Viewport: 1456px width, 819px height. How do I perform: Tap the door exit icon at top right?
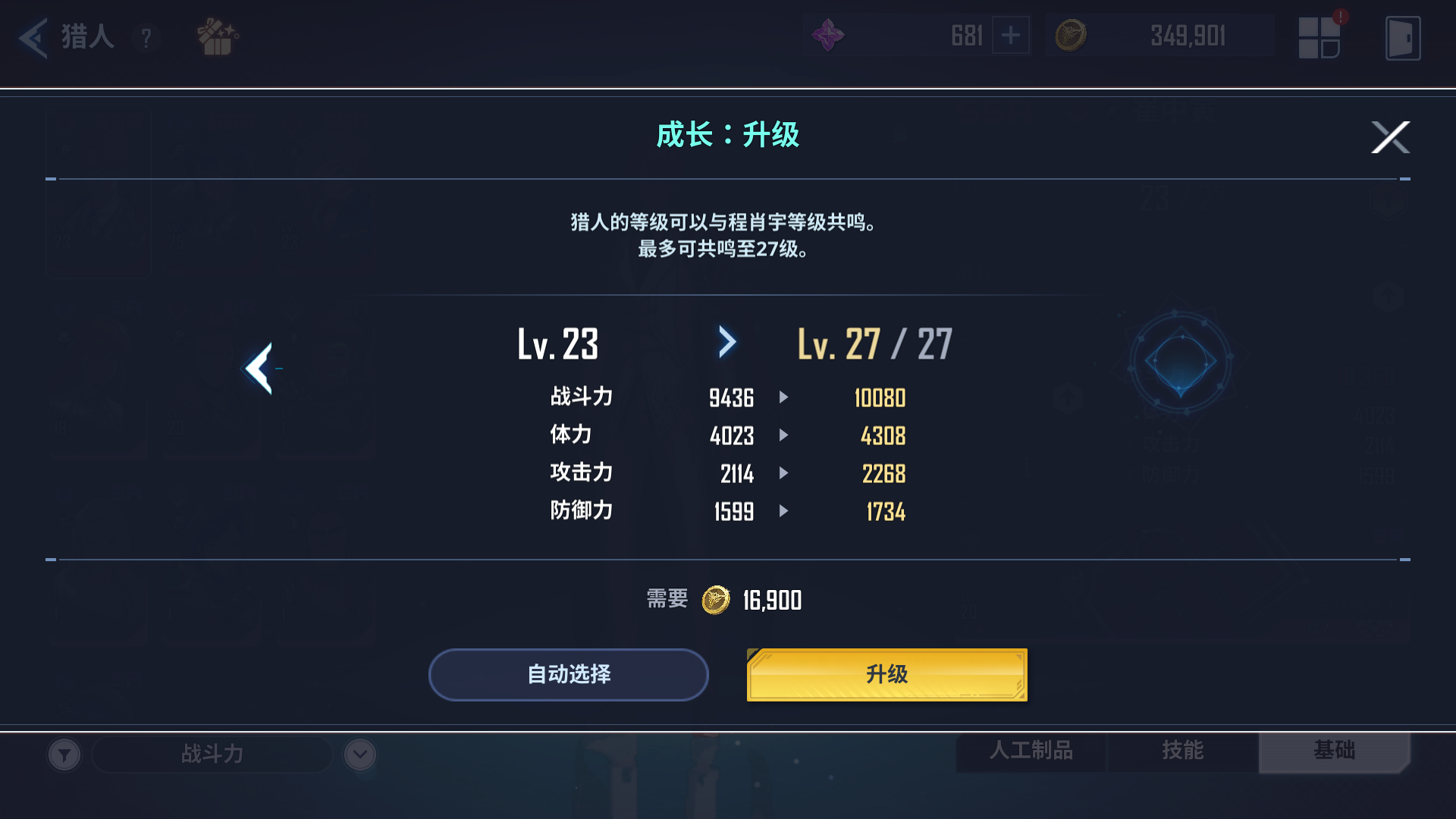[1404, 38]
